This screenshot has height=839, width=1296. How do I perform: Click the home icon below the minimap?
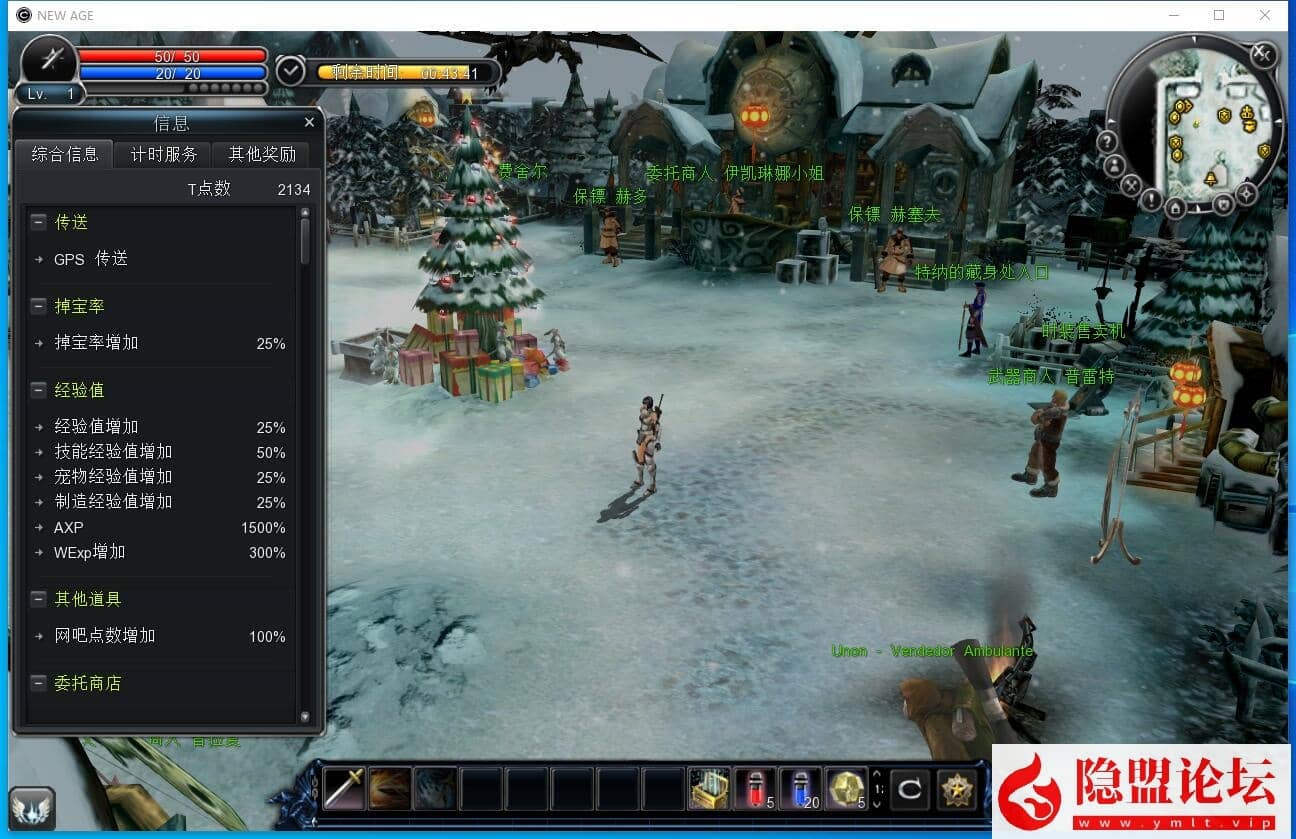[x=1175, y=206]
